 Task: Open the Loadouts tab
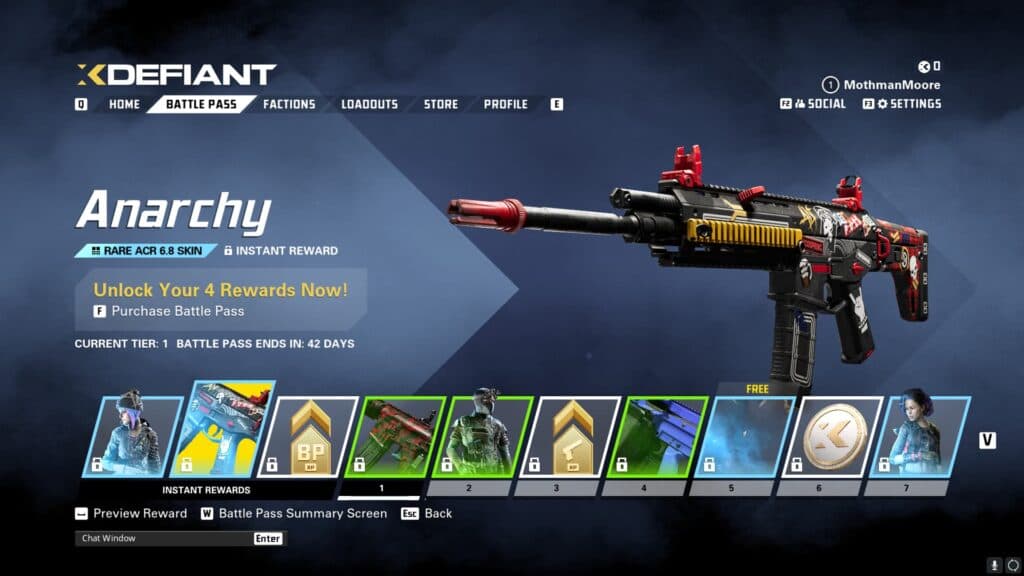coord(369,104)
